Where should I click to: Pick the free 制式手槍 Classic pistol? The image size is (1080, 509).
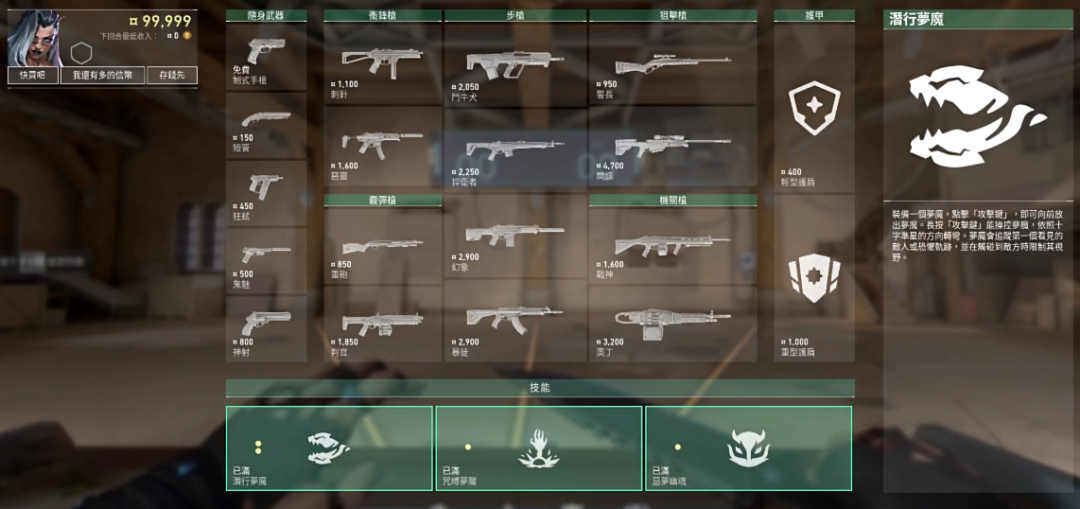pos(266,55)
